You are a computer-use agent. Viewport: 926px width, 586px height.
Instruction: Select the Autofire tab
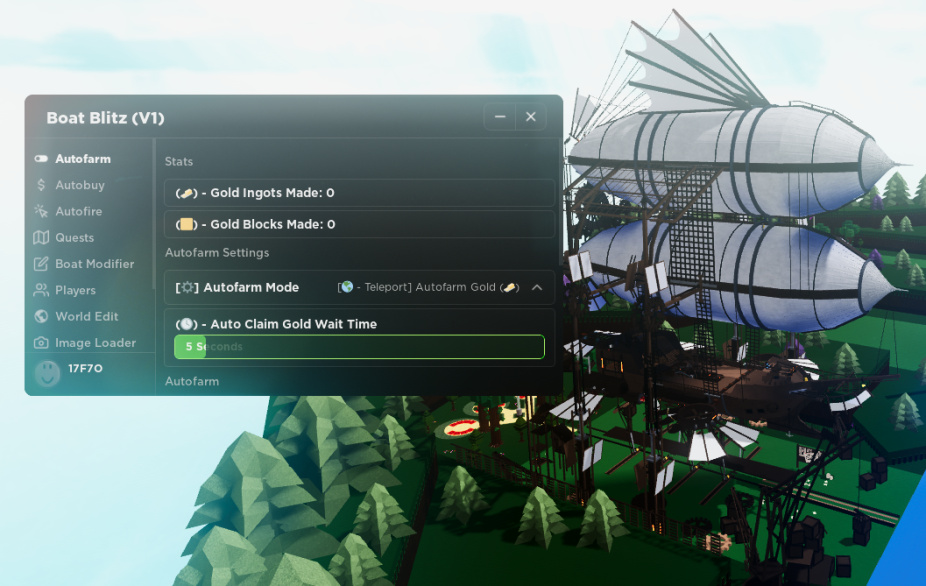(x=78, y=211)
